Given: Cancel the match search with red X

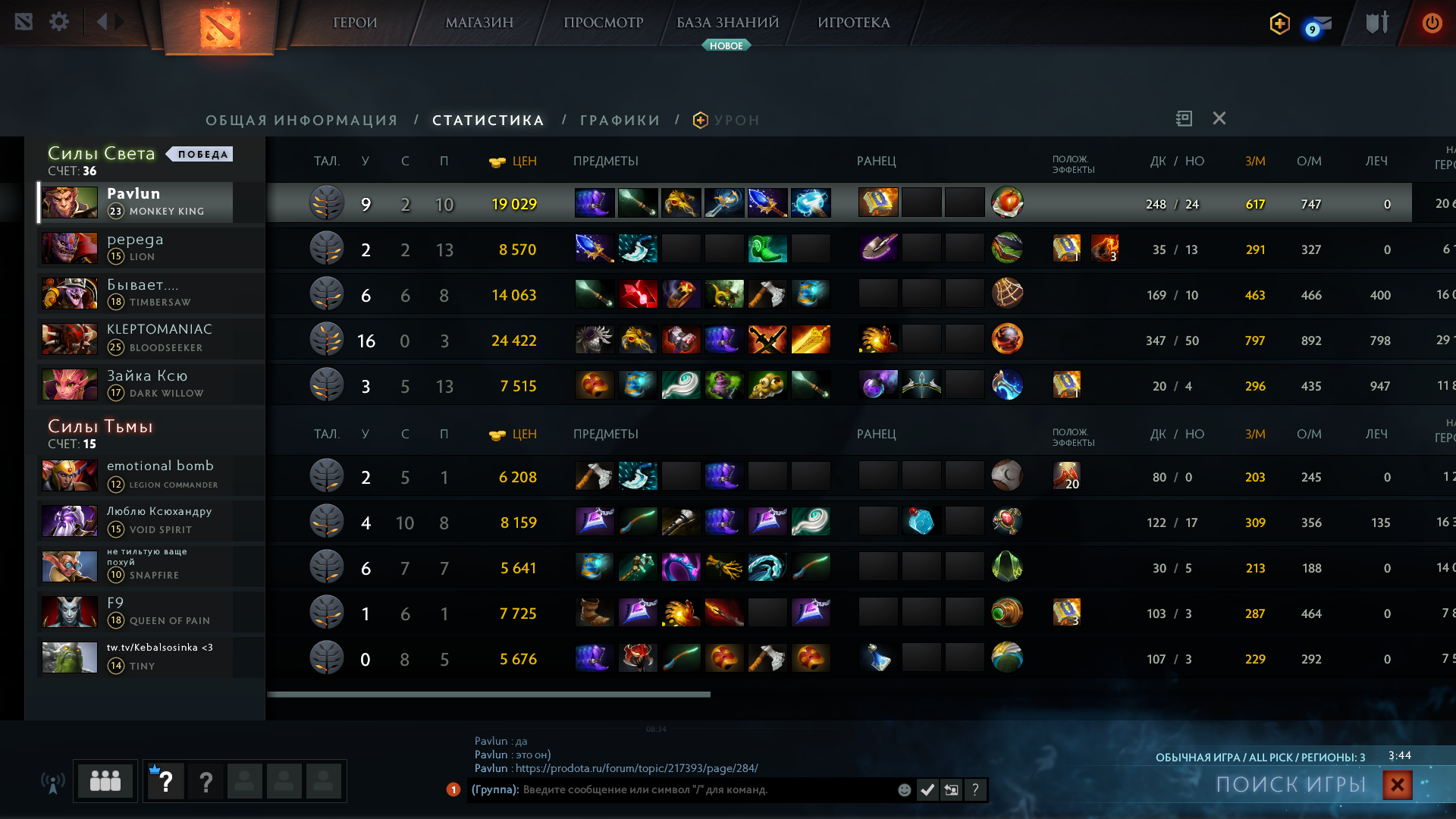Looking at the screenshot, I should (x=1397, y=785).
